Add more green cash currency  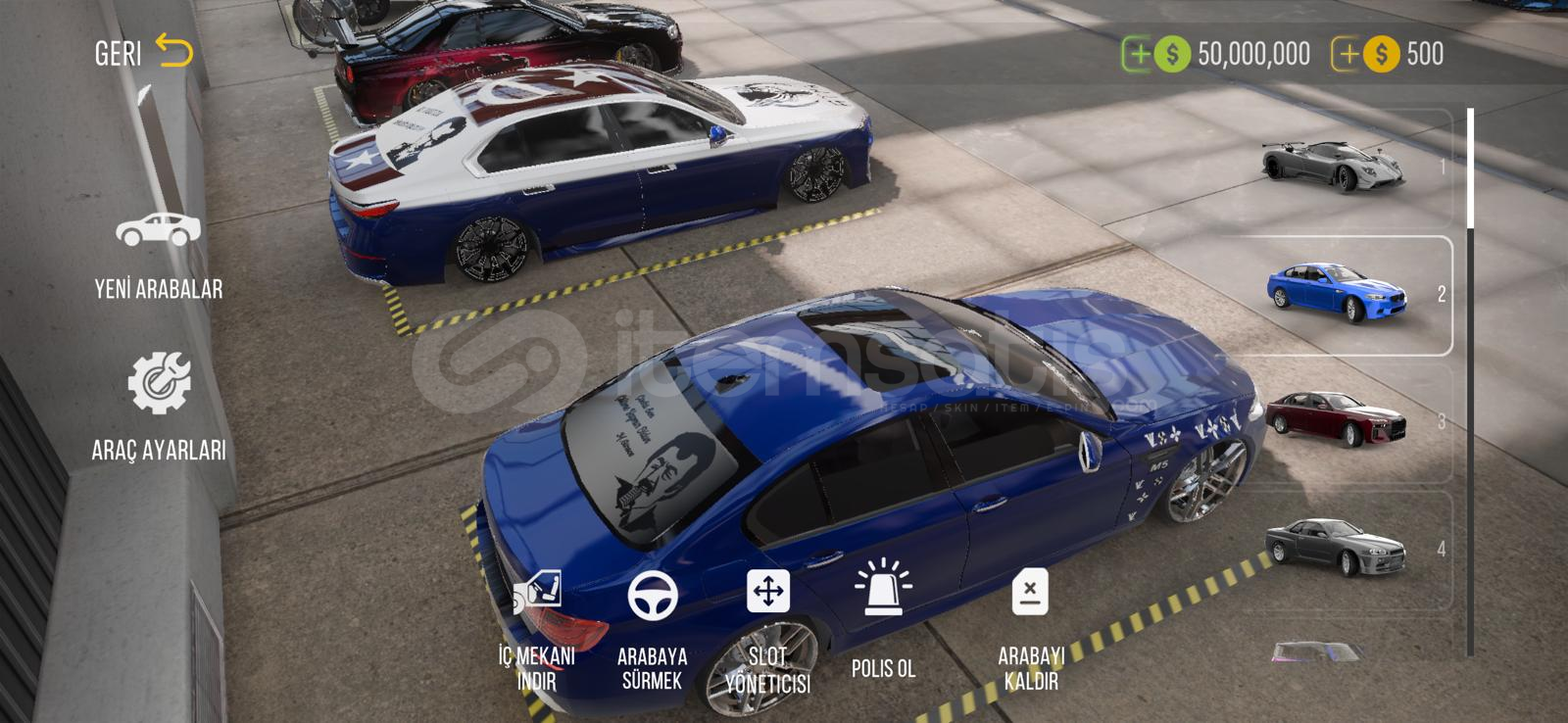(x=1139, y=54)
